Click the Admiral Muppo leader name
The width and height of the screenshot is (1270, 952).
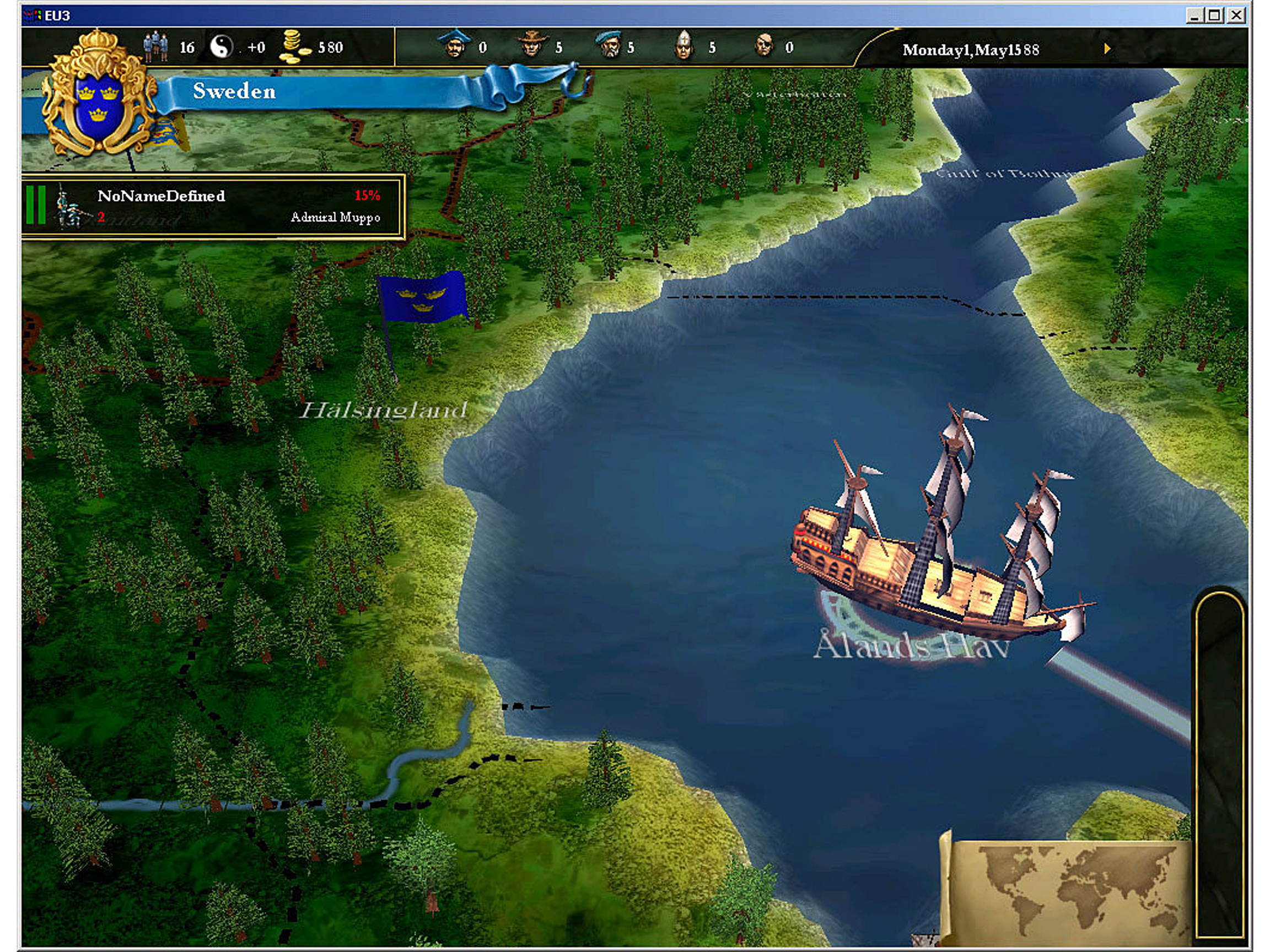(335, 218)
